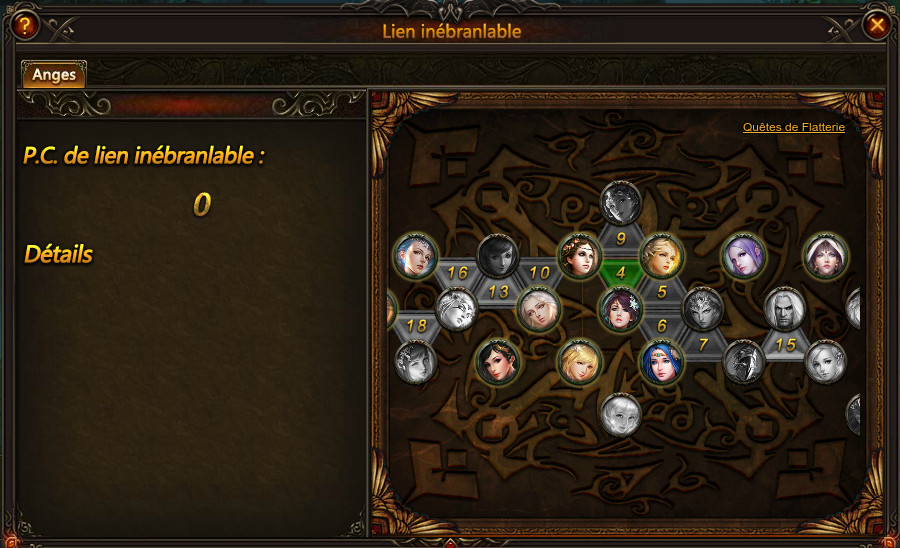900x548 pixels.
Task: Select the purple-haired angel portrait
Action: tap(743, 256)
